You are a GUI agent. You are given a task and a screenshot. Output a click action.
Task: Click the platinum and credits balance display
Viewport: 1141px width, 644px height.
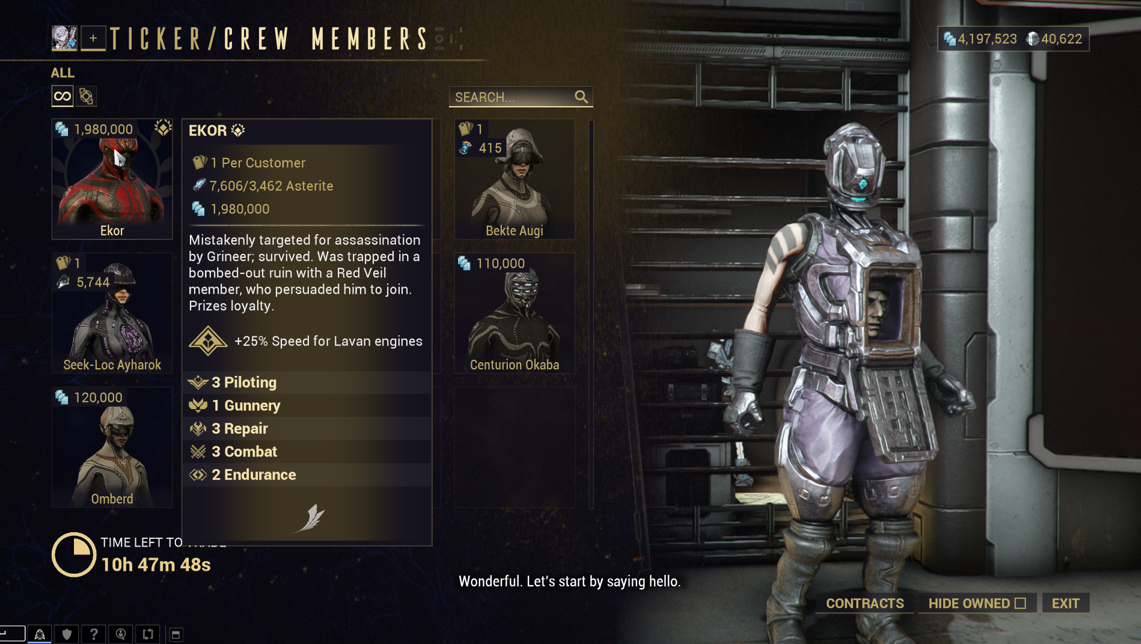(1013, 39)
